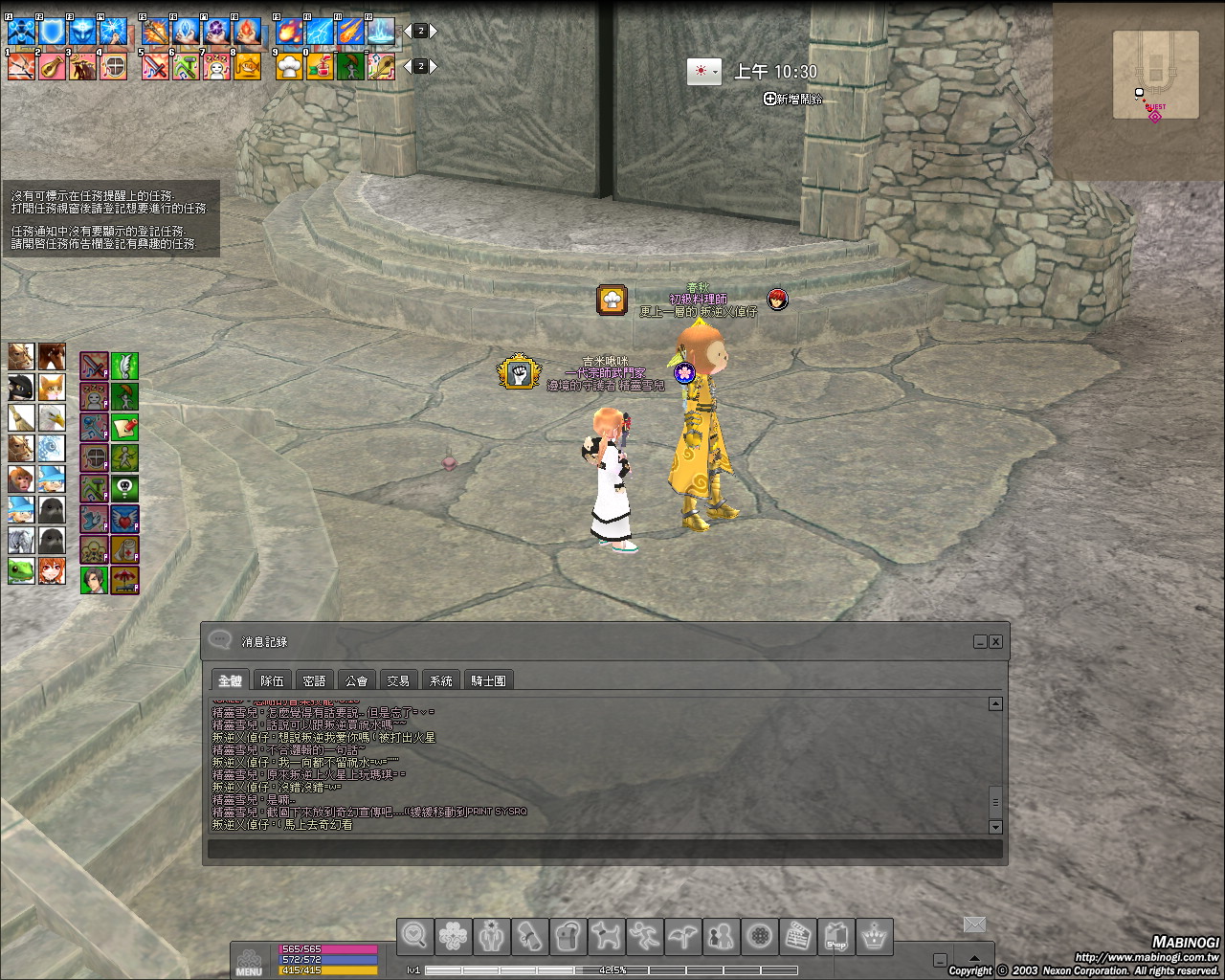Close the 消息記錄 message log window
Viewport: 1225px width, 980px height.
996,641
